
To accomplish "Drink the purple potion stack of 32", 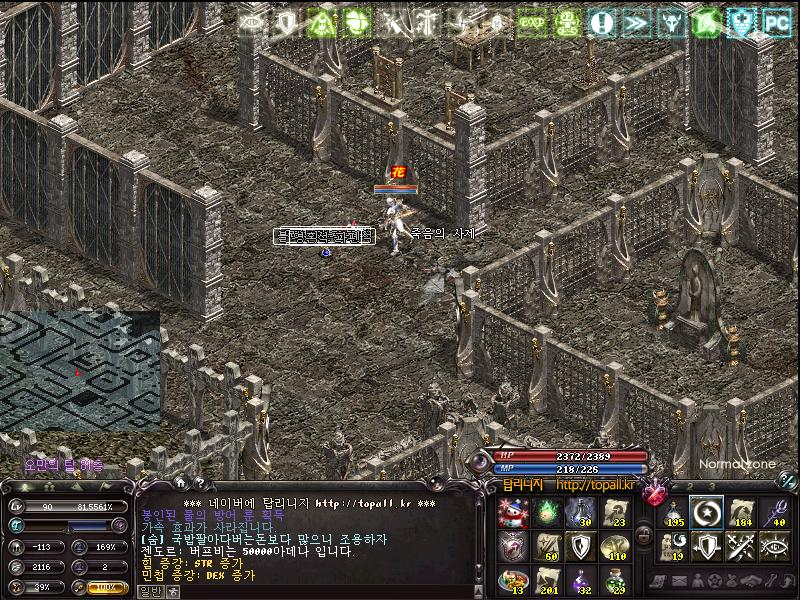I will 582,580.
